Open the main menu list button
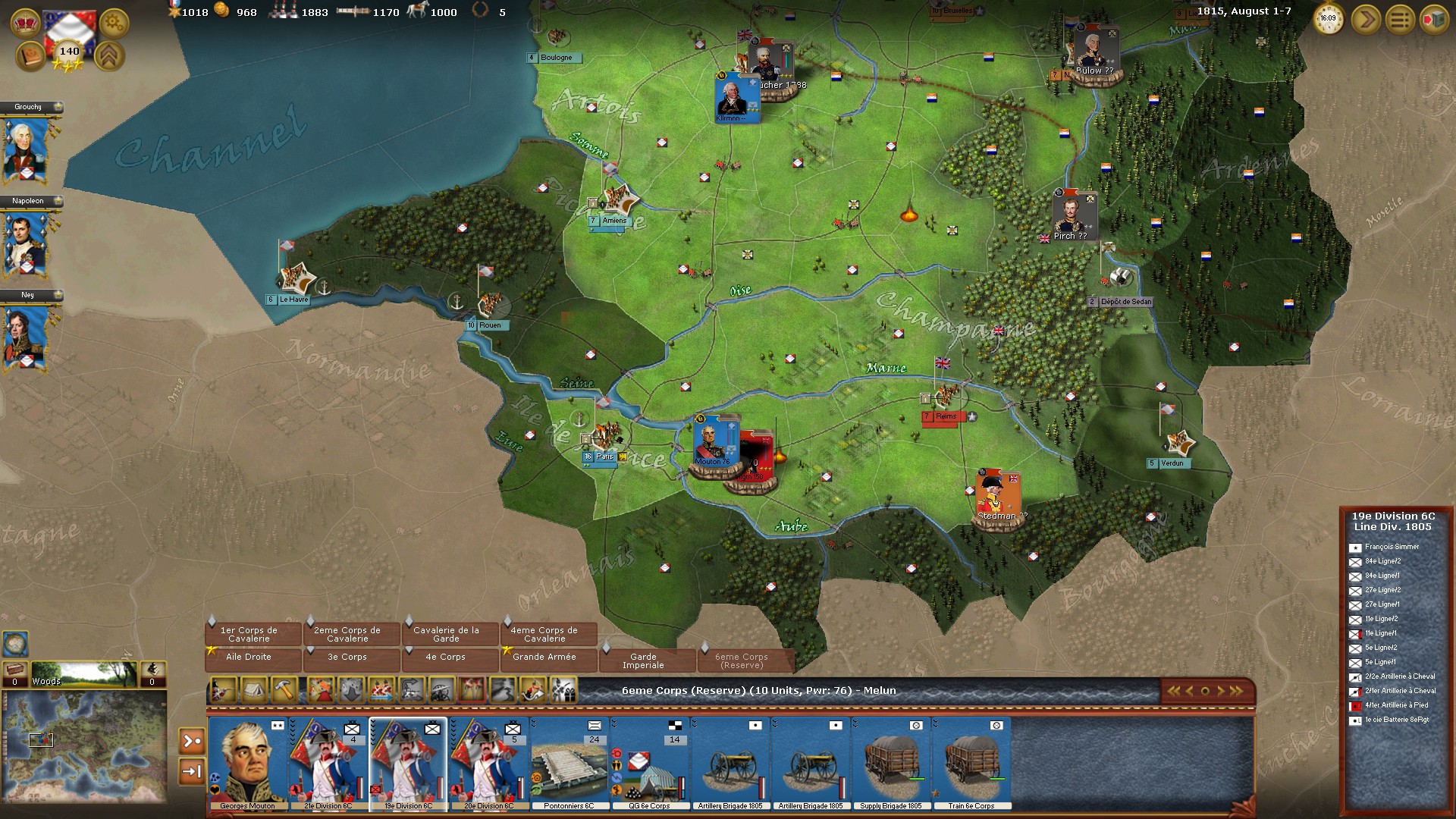The width and height of the screenshot is (1456, 819). [1400, 20]
